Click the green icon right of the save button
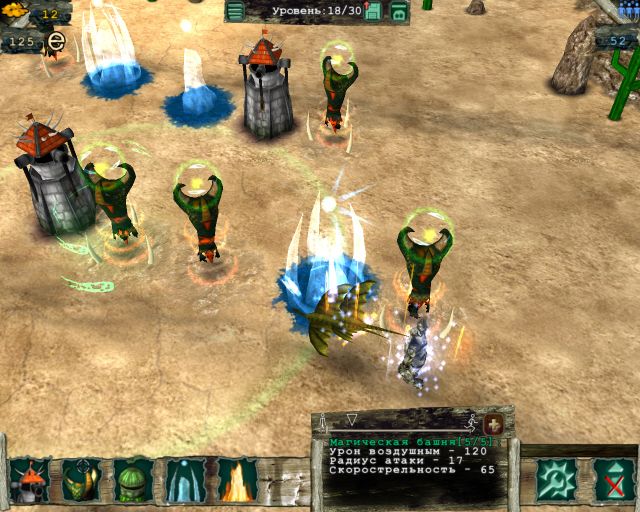Viewport: 640px width, 512px height. (x=399, y=11)
